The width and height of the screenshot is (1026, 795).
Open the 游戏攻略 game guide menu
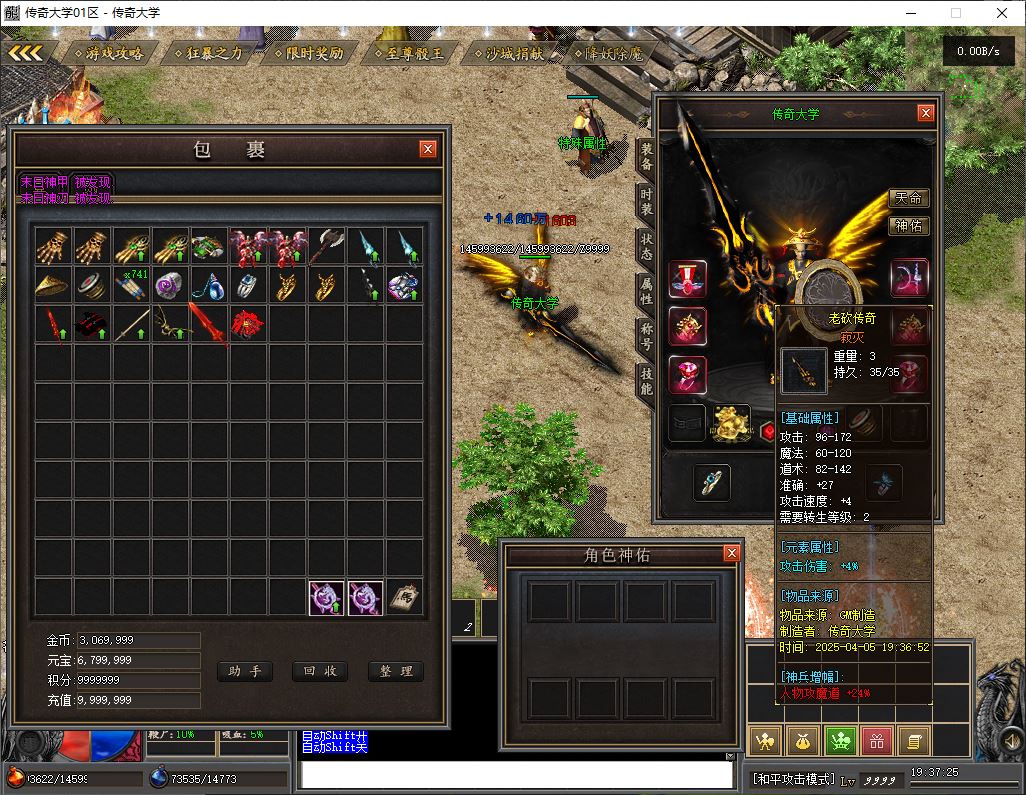pos(108,53)
